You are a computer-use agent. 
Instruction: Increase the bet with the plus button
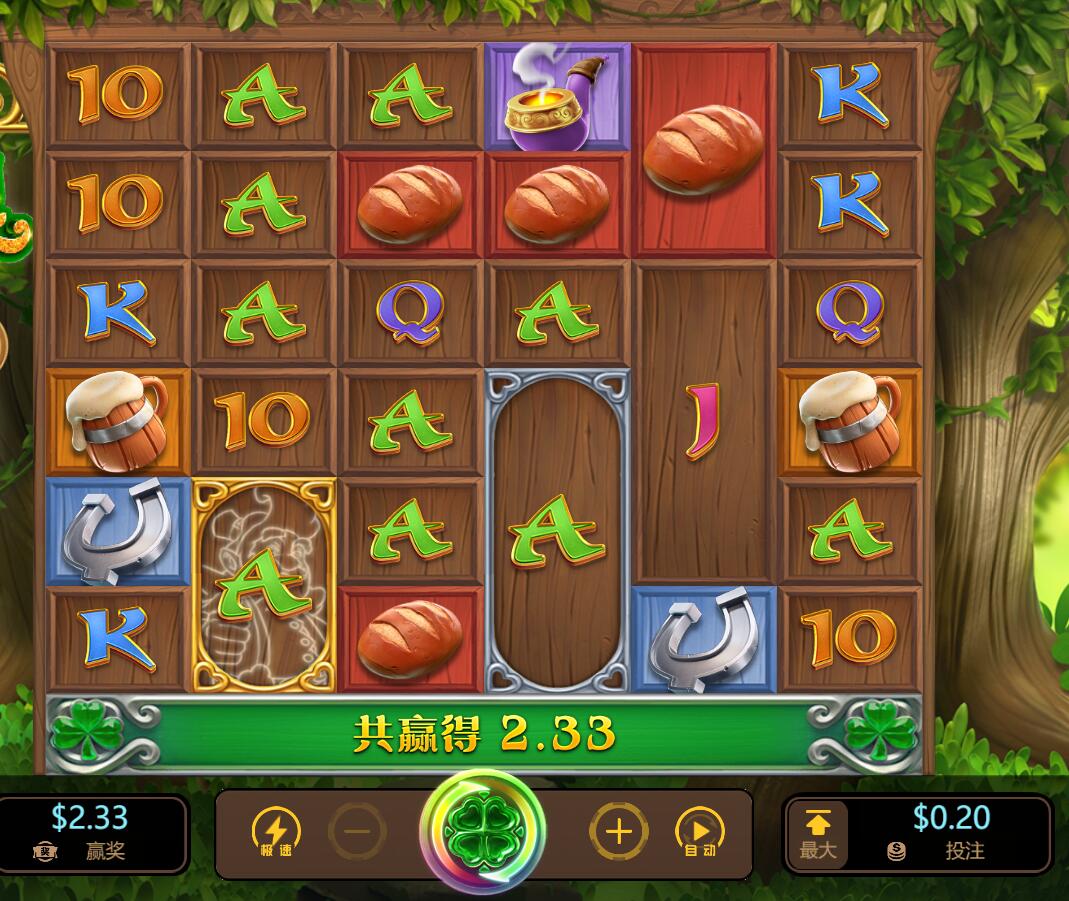point(618,832)
